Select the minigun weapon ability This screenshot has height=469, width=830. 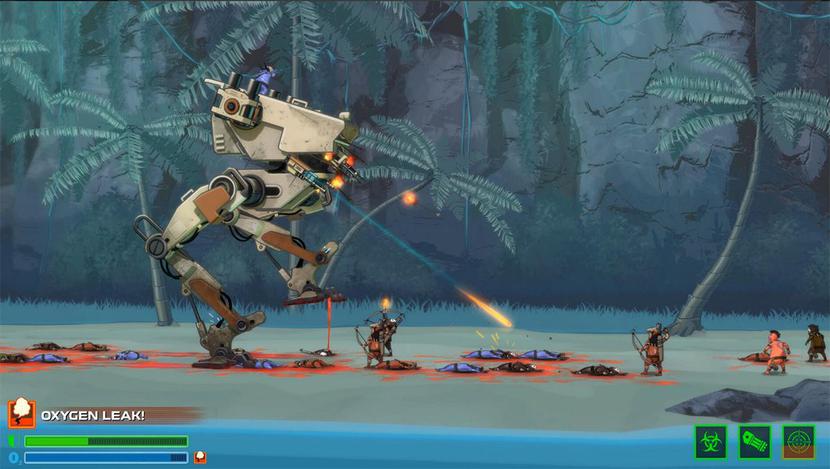(755, 441)
